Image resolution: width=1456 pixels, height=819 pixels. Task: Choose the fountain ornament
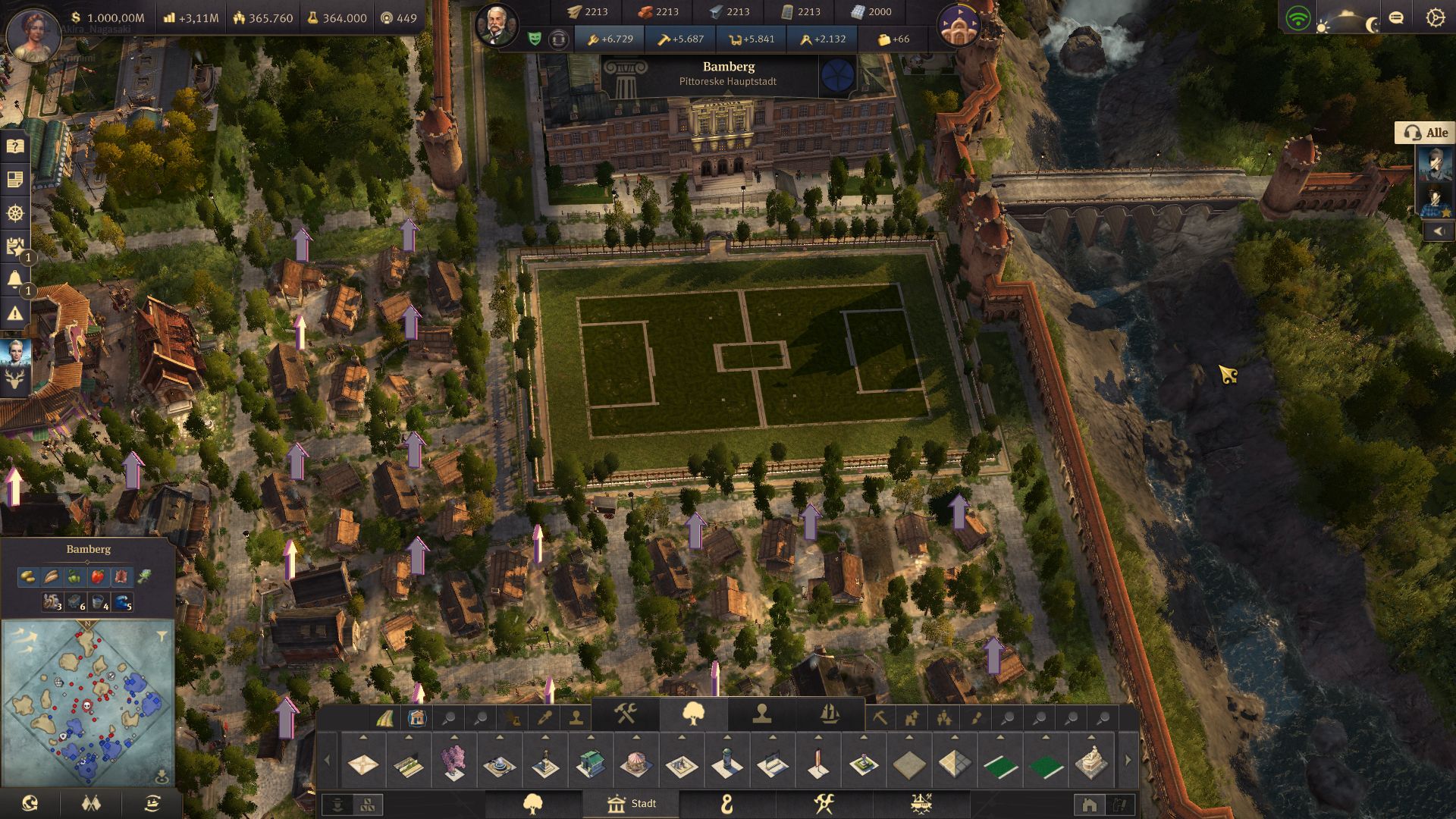[x=499, y=762]
